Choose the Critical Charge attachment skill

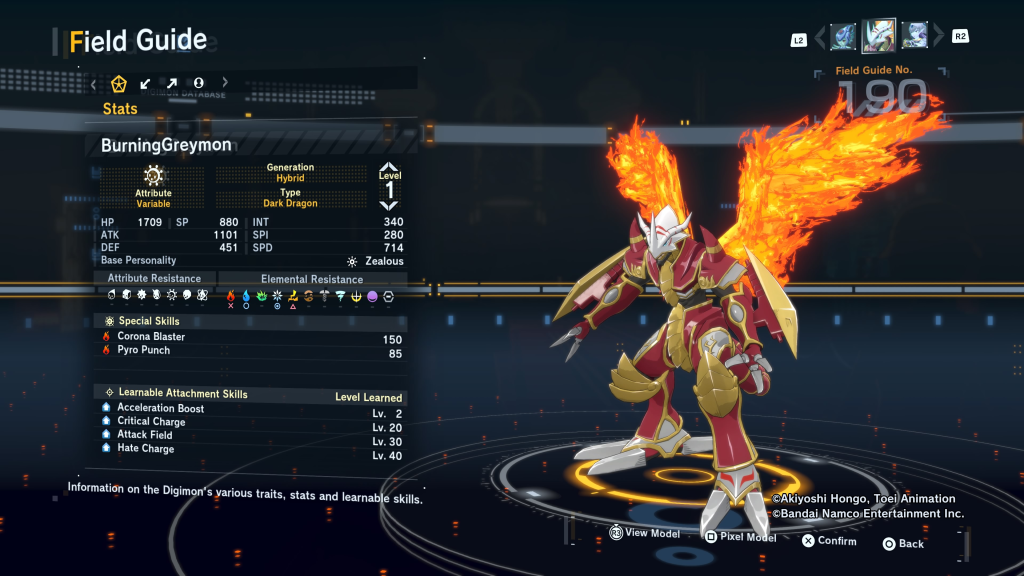[151, 421]
